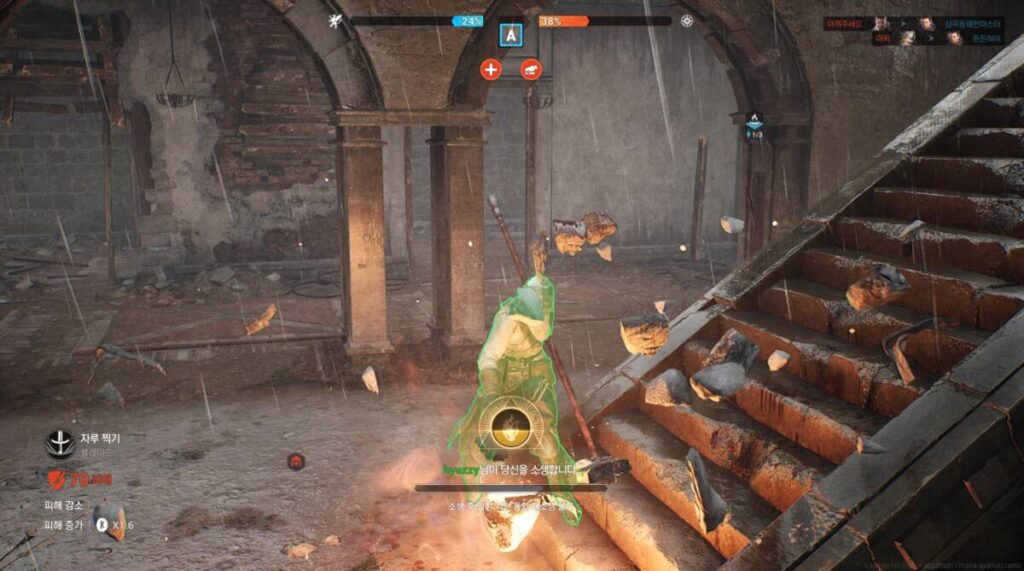Click the red plus health icon

pyautogui.click(x=490, y=69)
